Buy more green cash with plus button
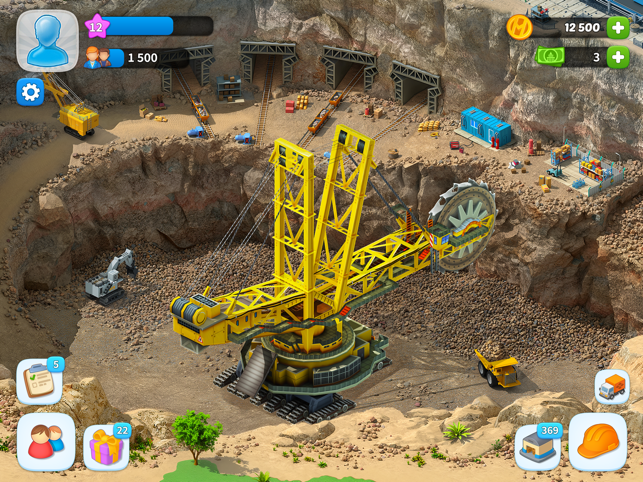The image size is (643, 482). click(x=618, y=57)
